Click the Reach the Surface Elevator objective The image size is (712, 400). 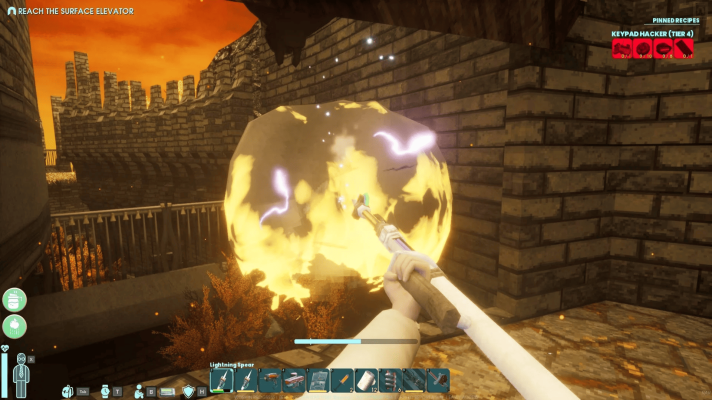[71, 9]
